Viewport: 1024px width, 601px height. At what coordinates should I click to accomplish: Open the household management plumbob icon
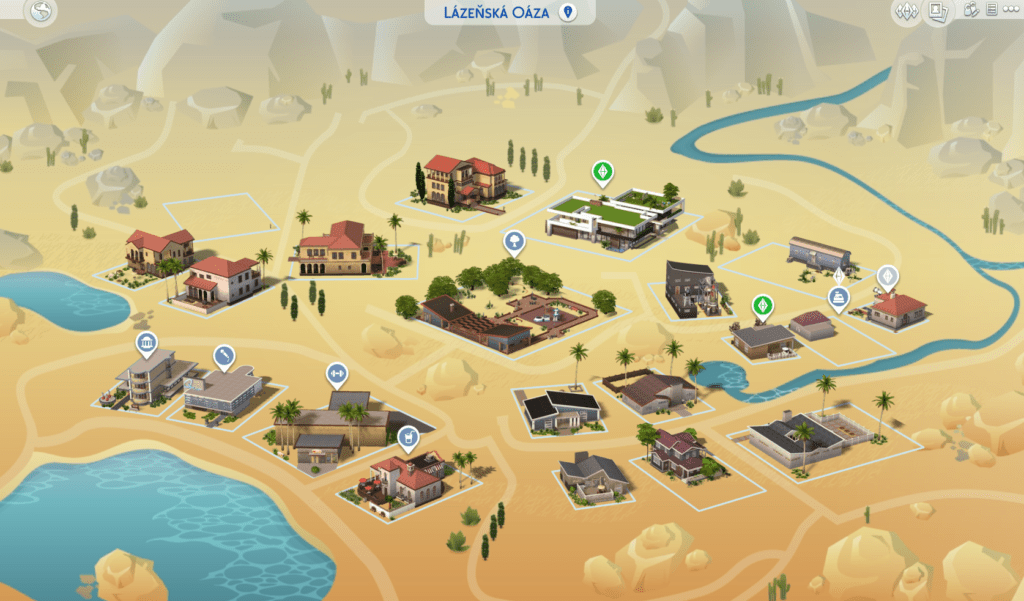(907, 12)
